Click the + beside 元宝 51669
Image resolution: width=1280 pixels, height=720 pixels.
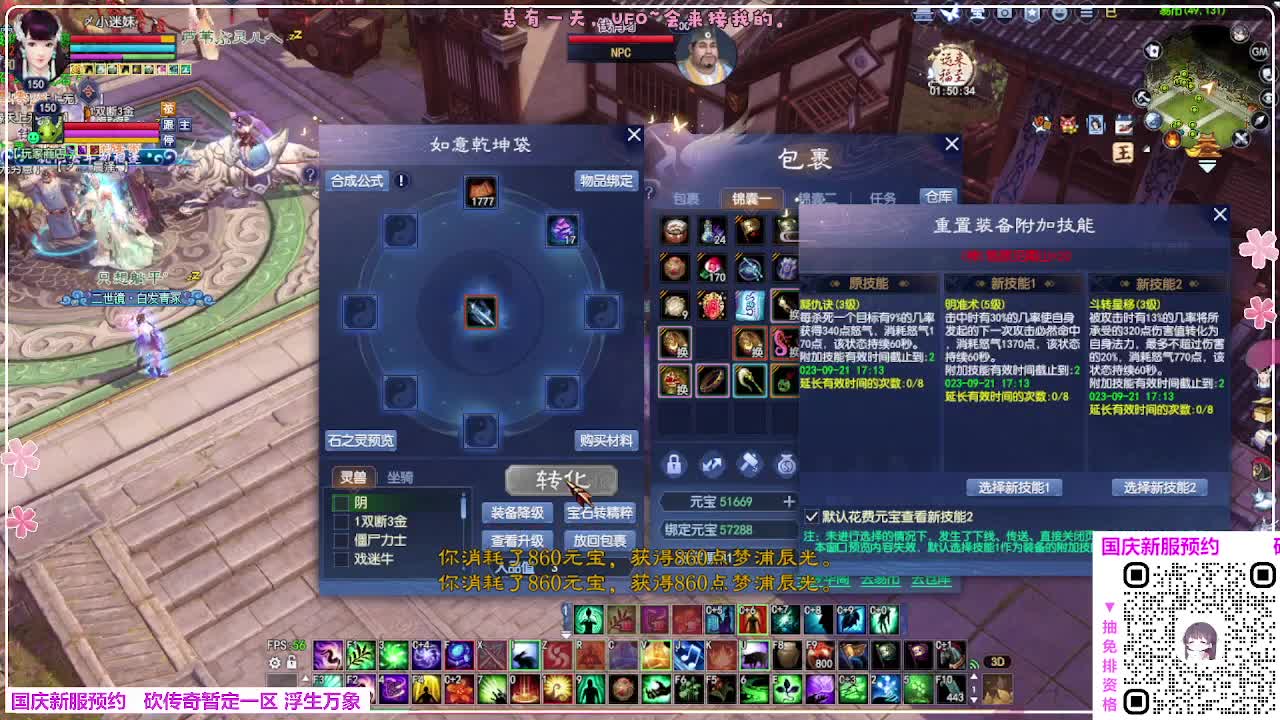click(789, 501)
